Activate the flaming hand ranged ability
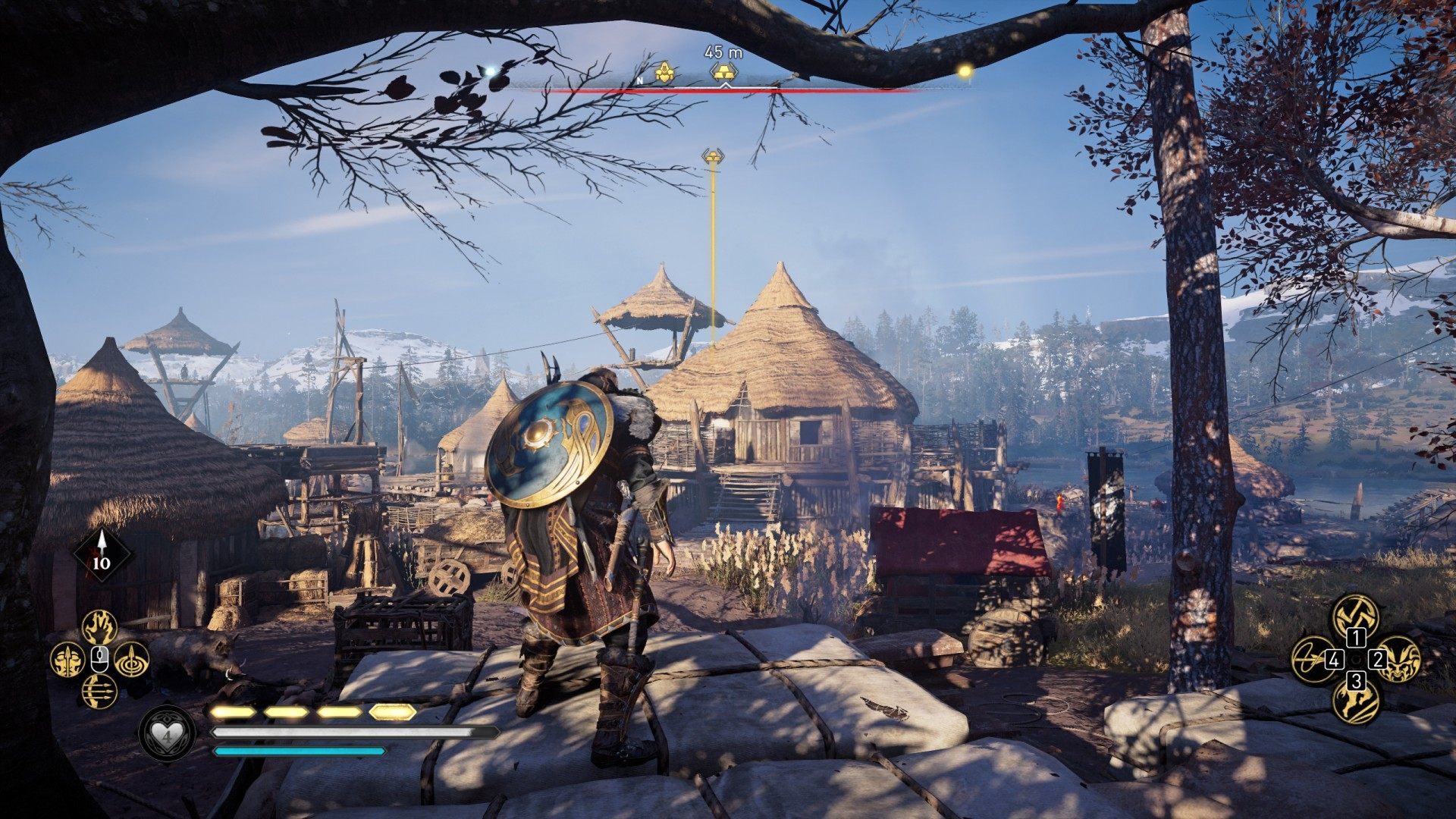This screenshot has width=1456, height=819. [99, 627]
